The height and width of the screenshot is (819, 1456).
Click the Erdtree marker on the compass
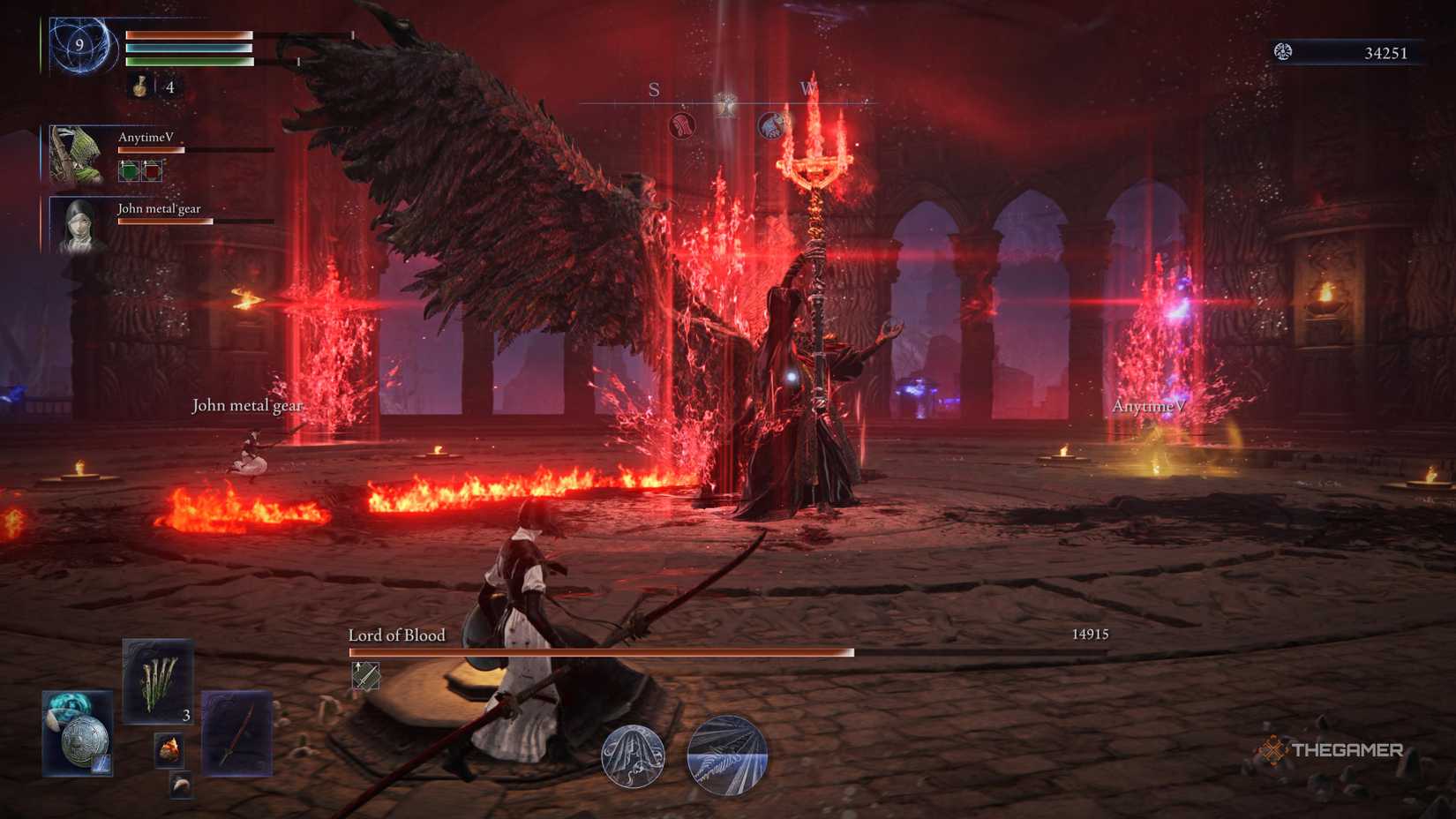[727, 103]
